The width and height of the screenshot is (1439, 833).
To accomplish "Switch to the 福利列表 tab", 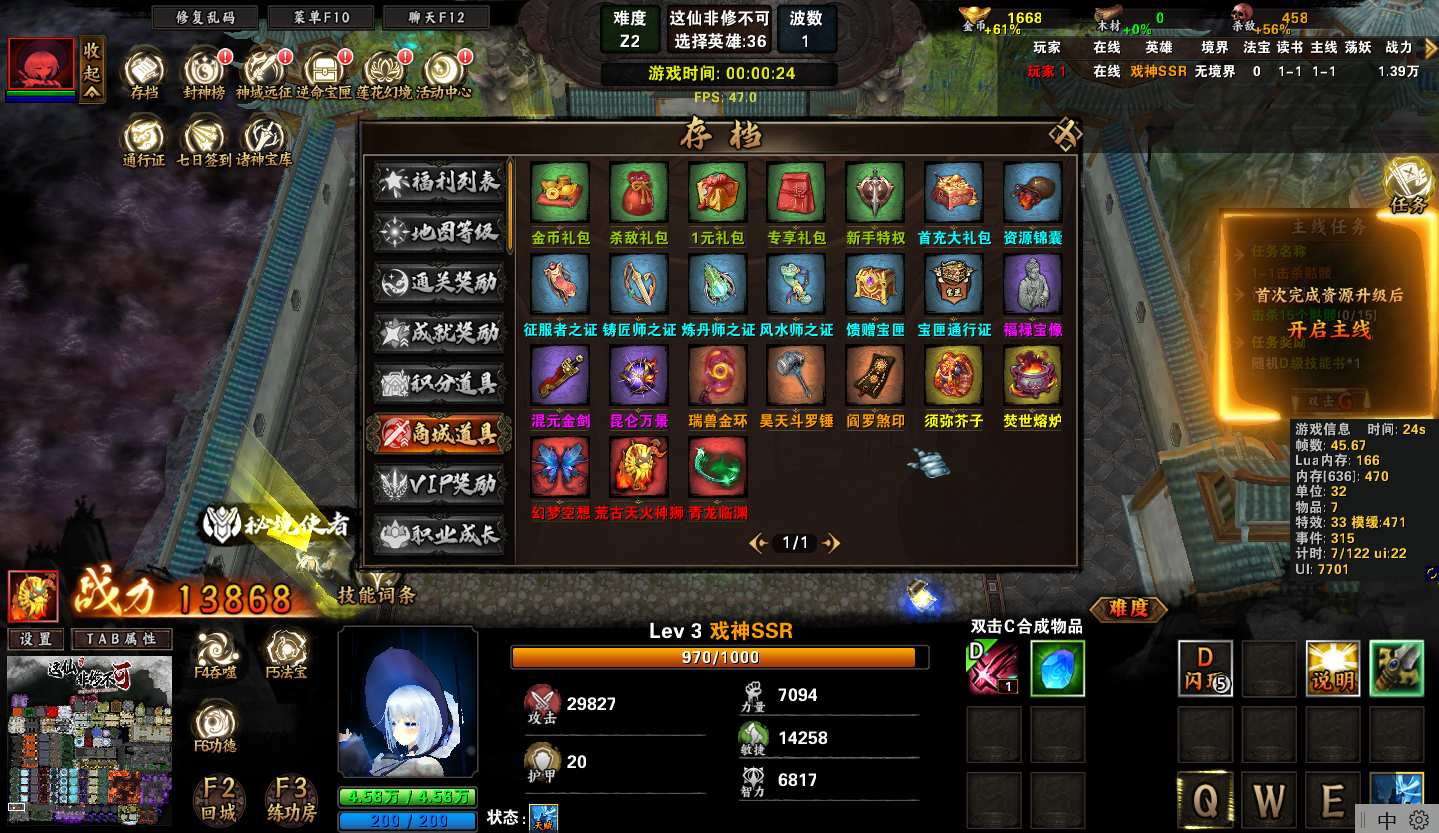I will click(x=440, y=182).
